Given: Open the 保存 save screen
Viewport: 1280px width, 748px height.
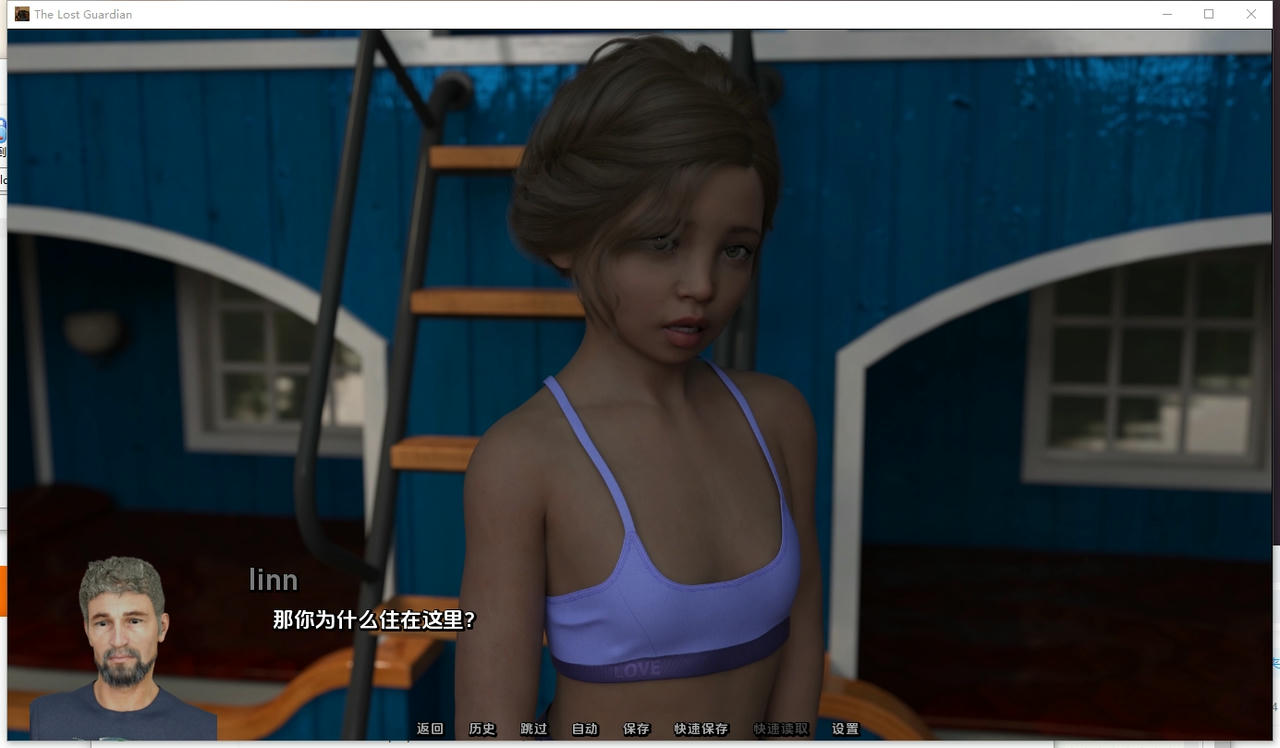Looking at the screenshot, I should 637,729.
